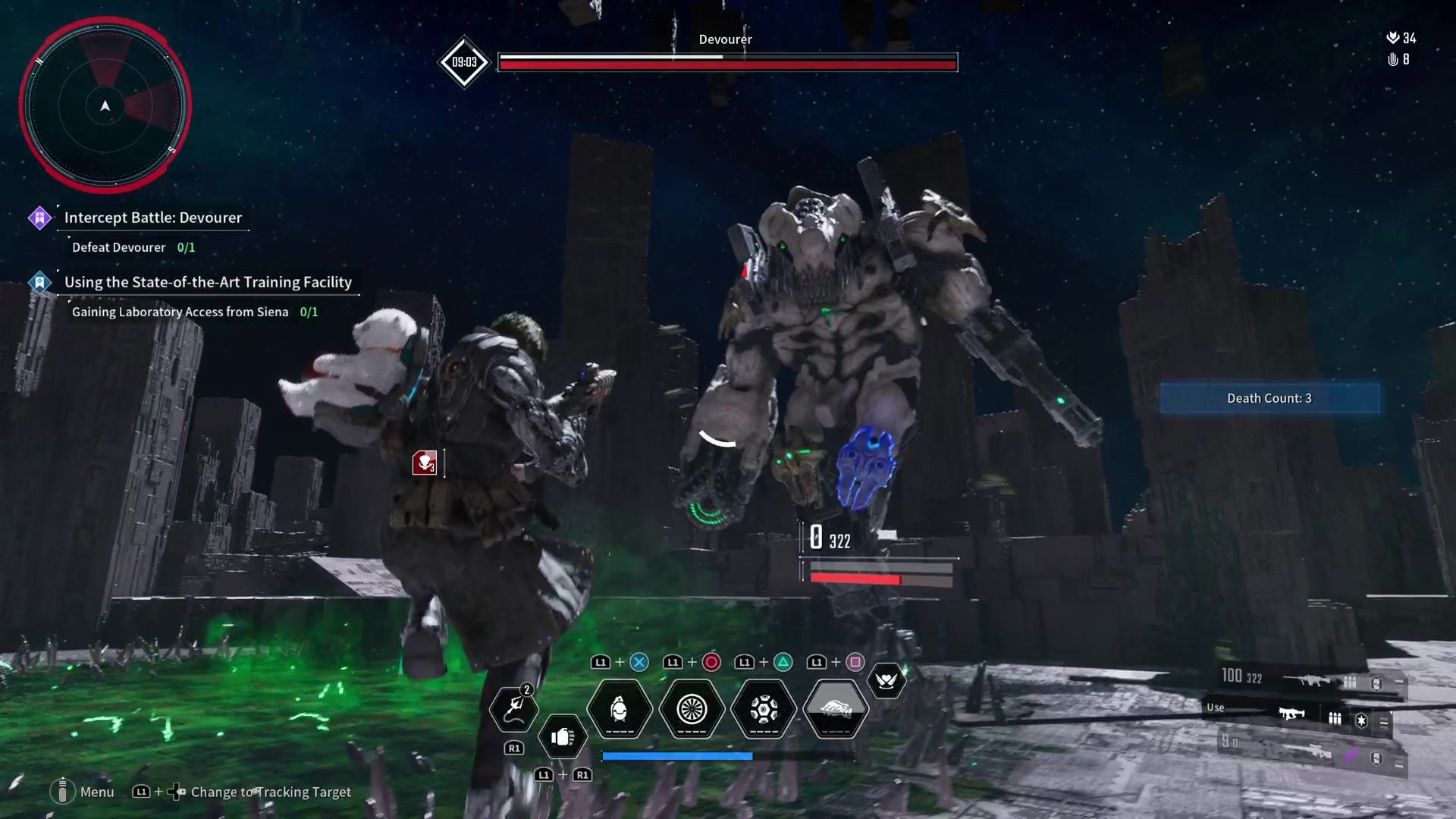Select the red enemy marker on the character
The width and height of the screenshot is (1456, 819).
[425, 463]
